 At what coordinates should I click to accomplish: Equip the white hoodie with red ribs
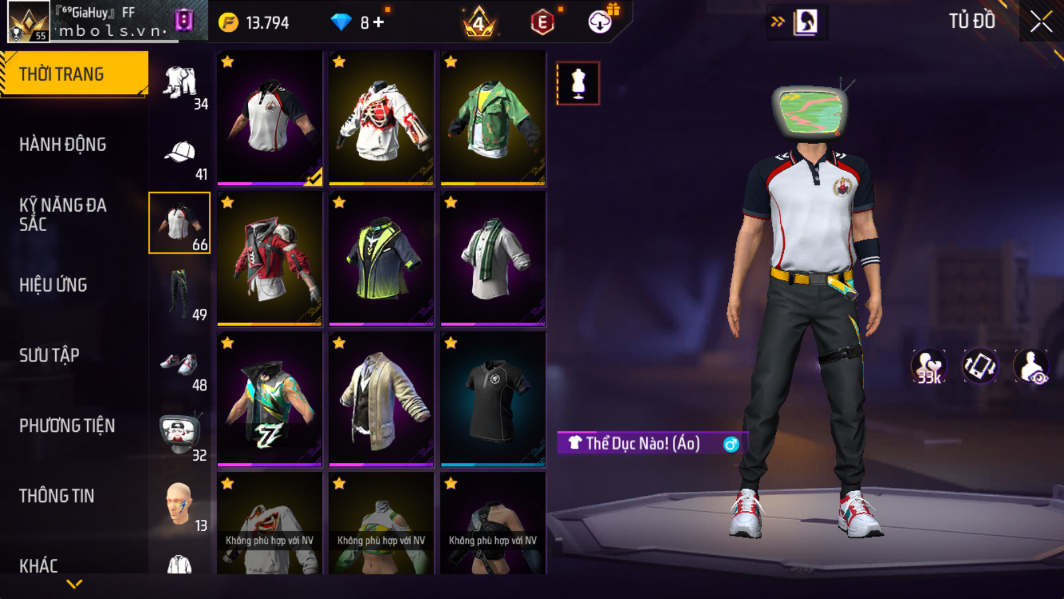coord(379,118)
